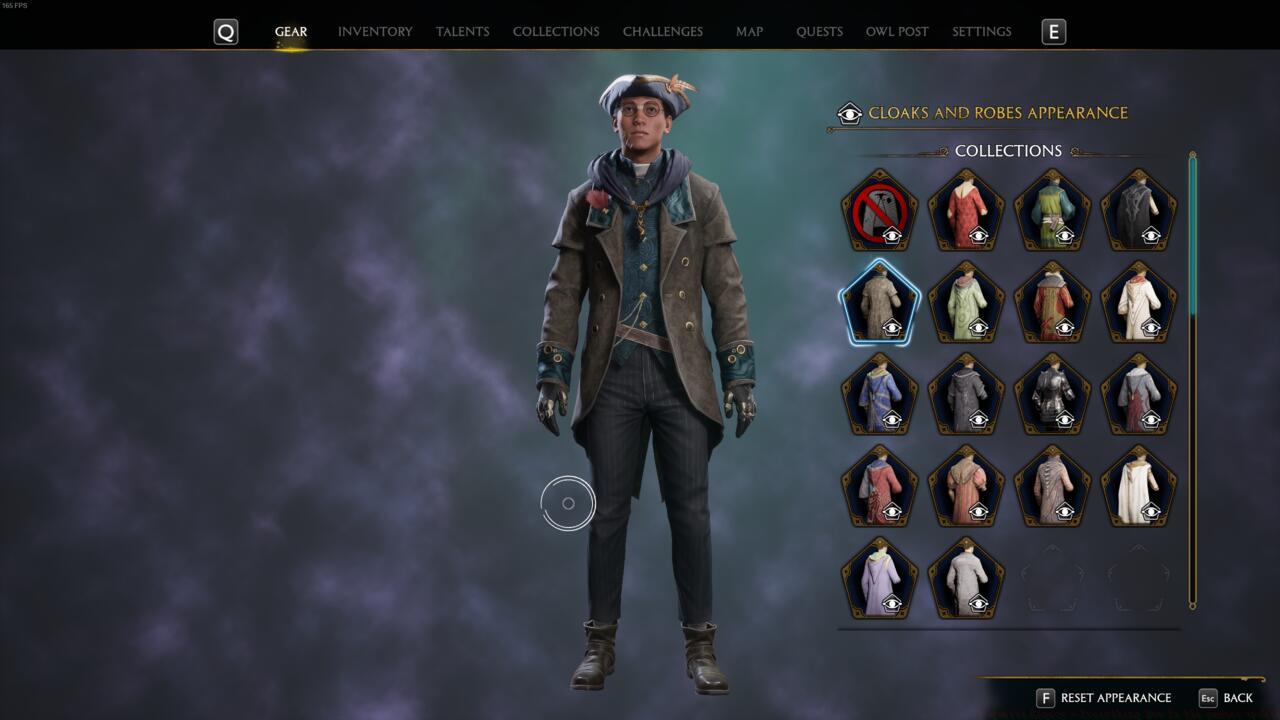
Task: Click the eye emblem beside Cloaks and Robes heading
Action: pyautogui.click(x=849, y=113)
